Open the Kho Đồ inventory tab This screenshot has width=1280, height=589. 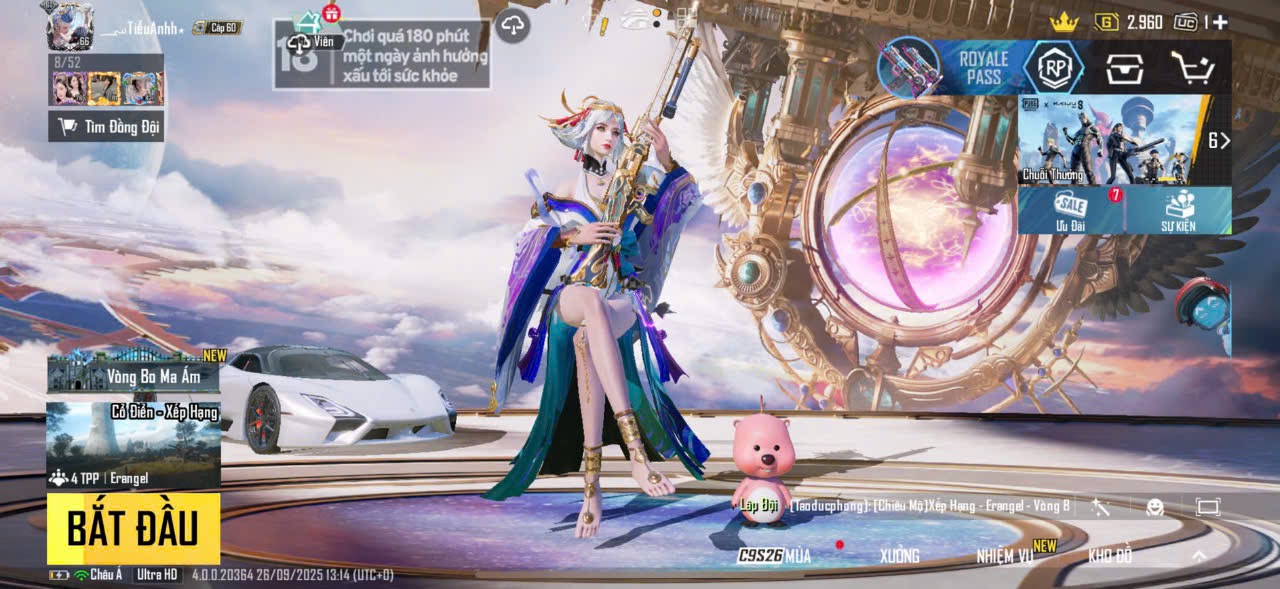point(1110,556)
